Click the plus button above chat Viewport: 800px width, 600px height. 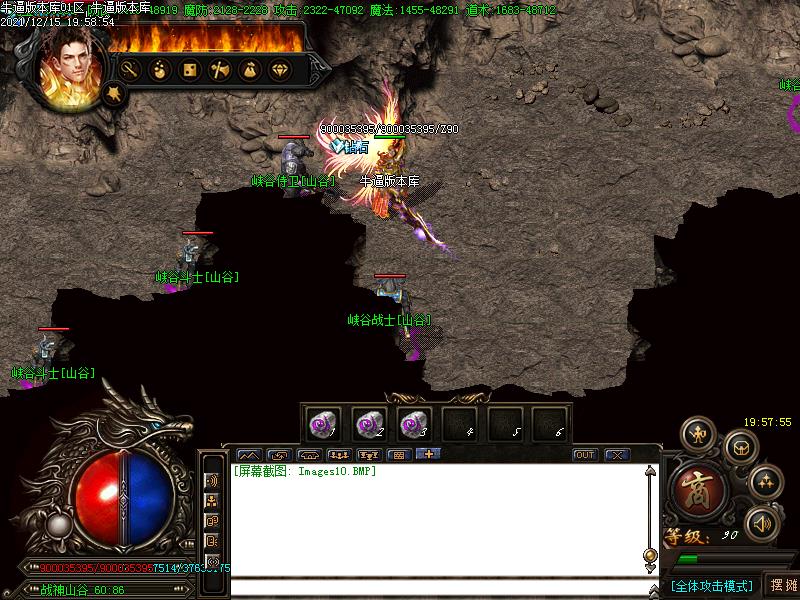[428, 455]
